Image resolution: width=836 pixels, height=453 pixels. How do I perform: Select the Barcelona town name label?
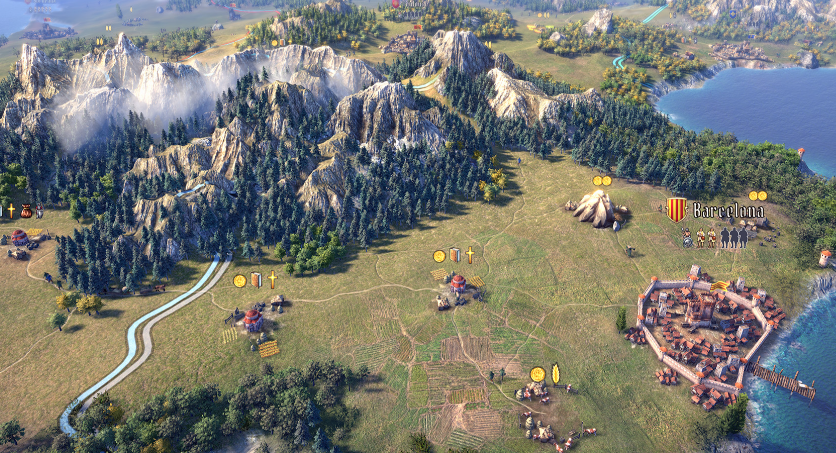click(x=728, y=211)
